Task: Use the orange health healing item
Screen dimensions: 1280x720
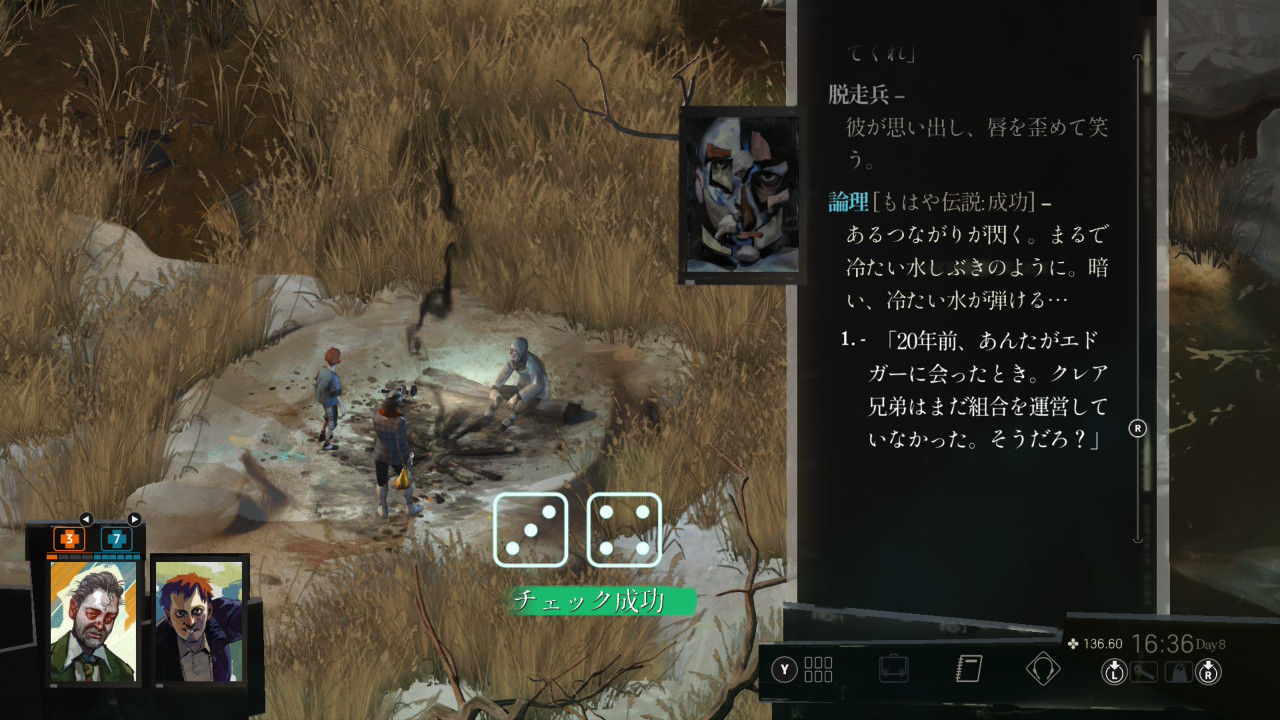Action: pos(69,539)
